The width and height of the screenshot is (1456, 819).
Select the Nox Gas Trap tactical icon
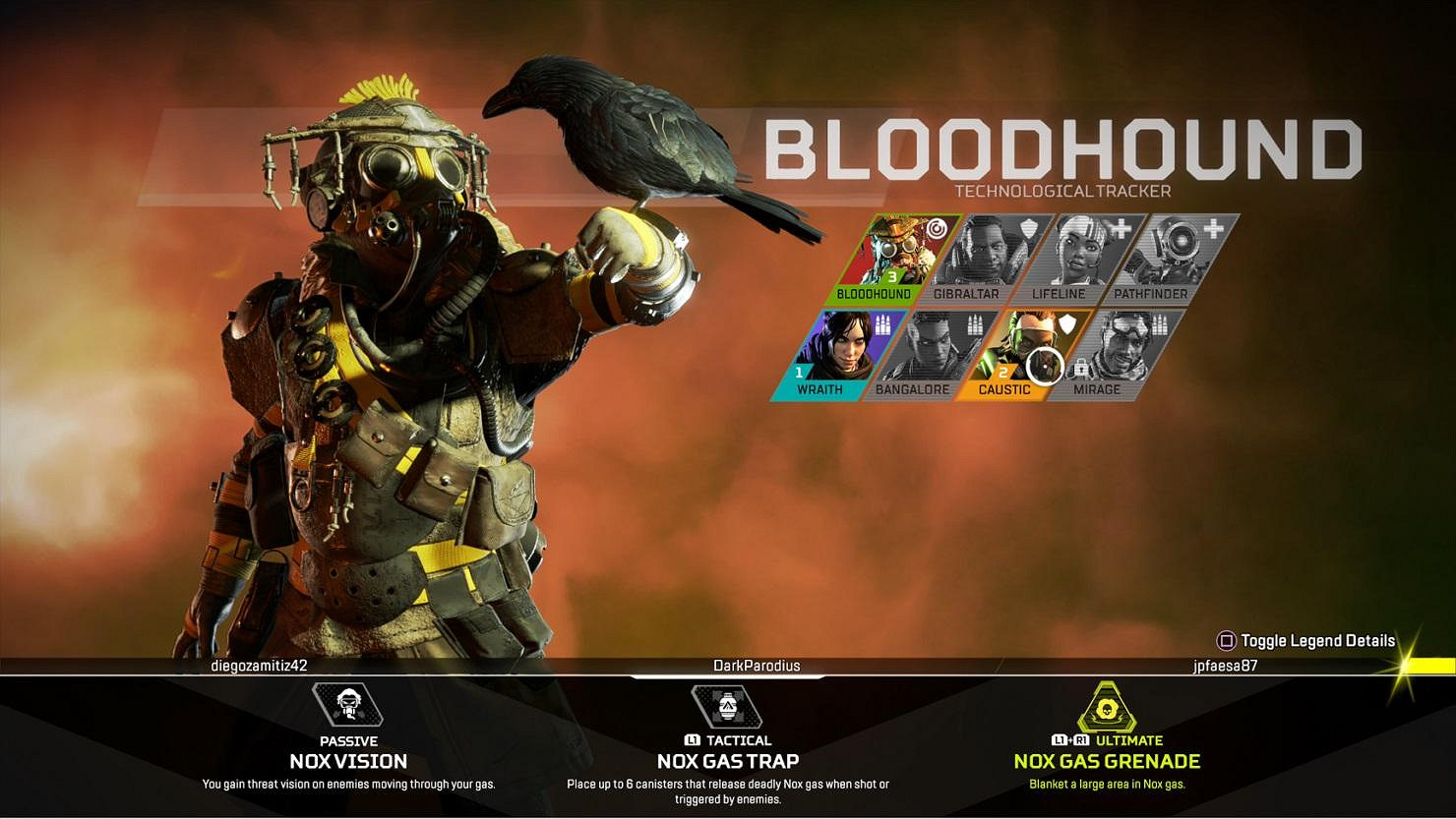728,704
